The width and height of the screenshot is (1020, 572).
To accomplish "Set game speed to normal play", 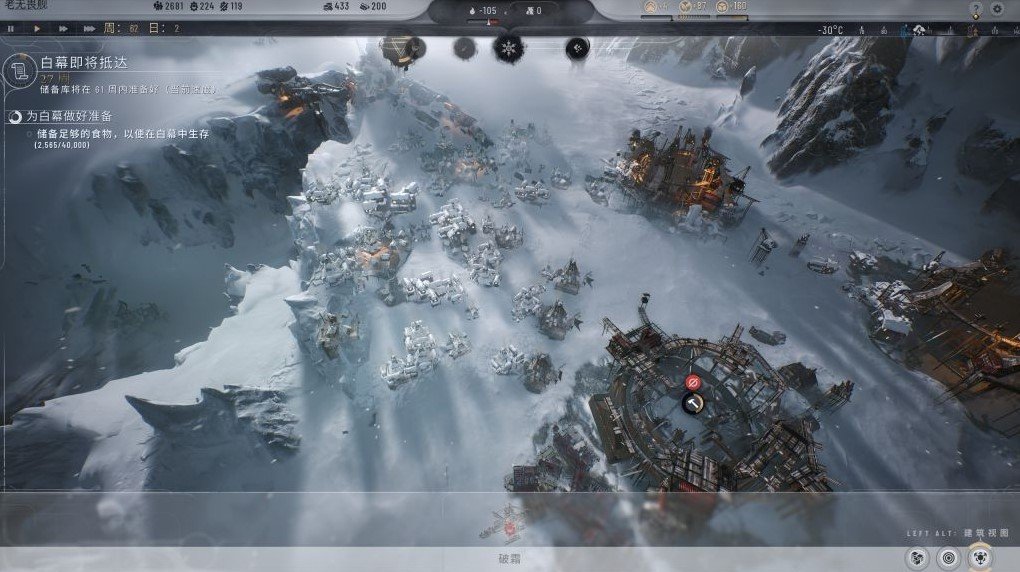I will point(38,29).
